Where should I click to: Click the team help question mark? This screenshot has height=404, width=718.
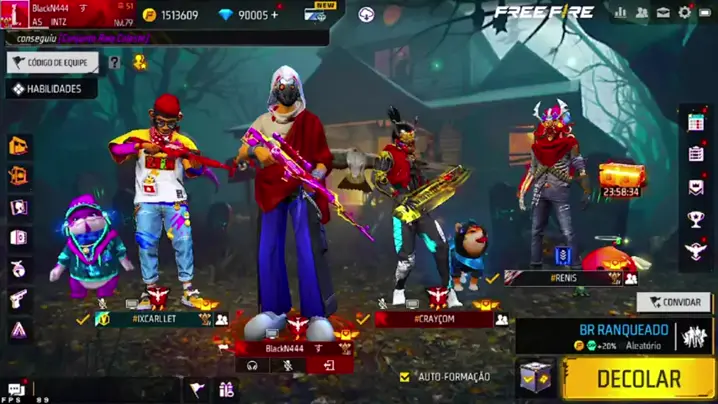(114, 62)
